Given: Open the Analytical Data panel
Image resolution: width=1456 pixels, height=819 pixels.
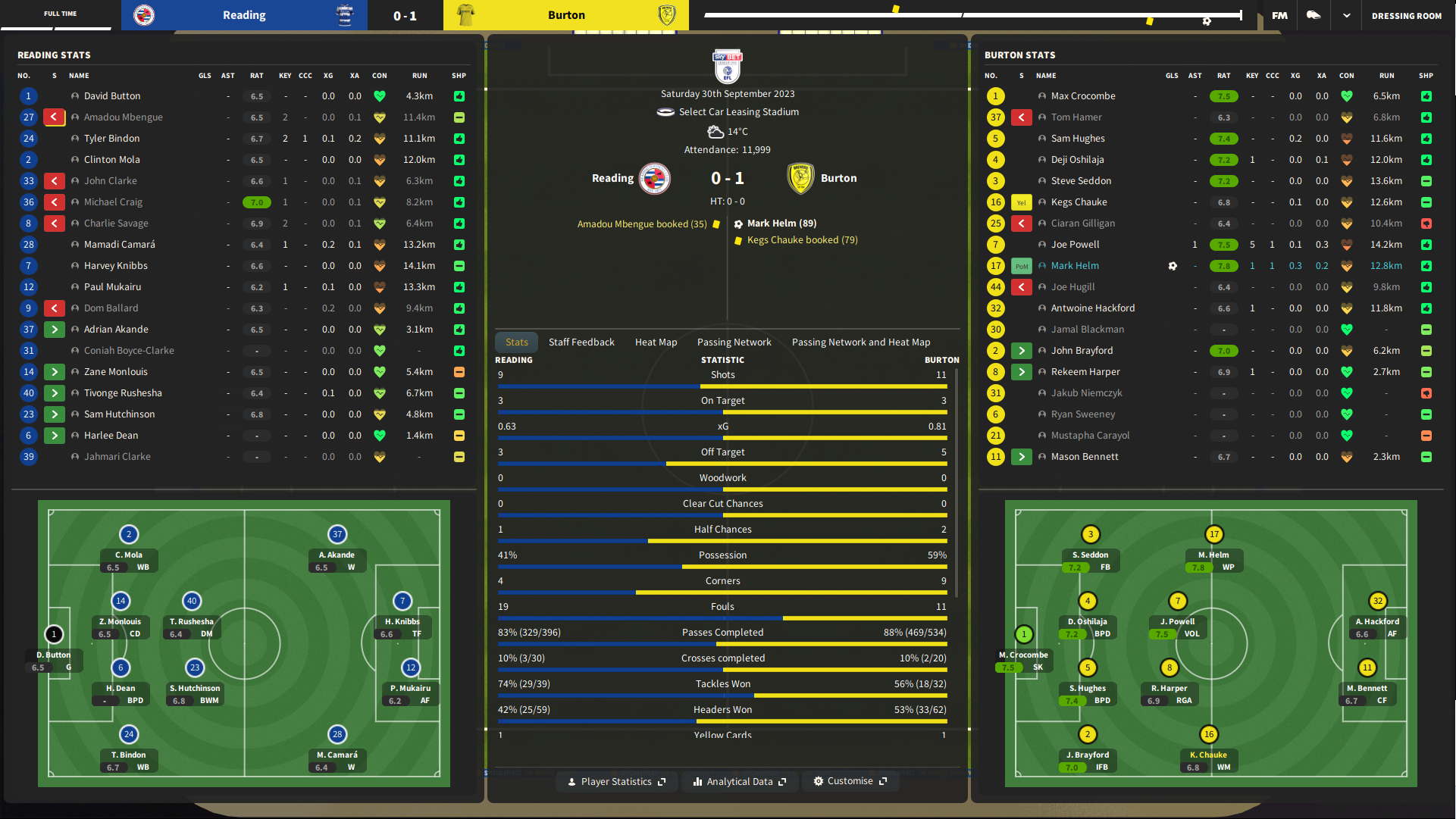Looking at the screenshot, I should [740, 781].
